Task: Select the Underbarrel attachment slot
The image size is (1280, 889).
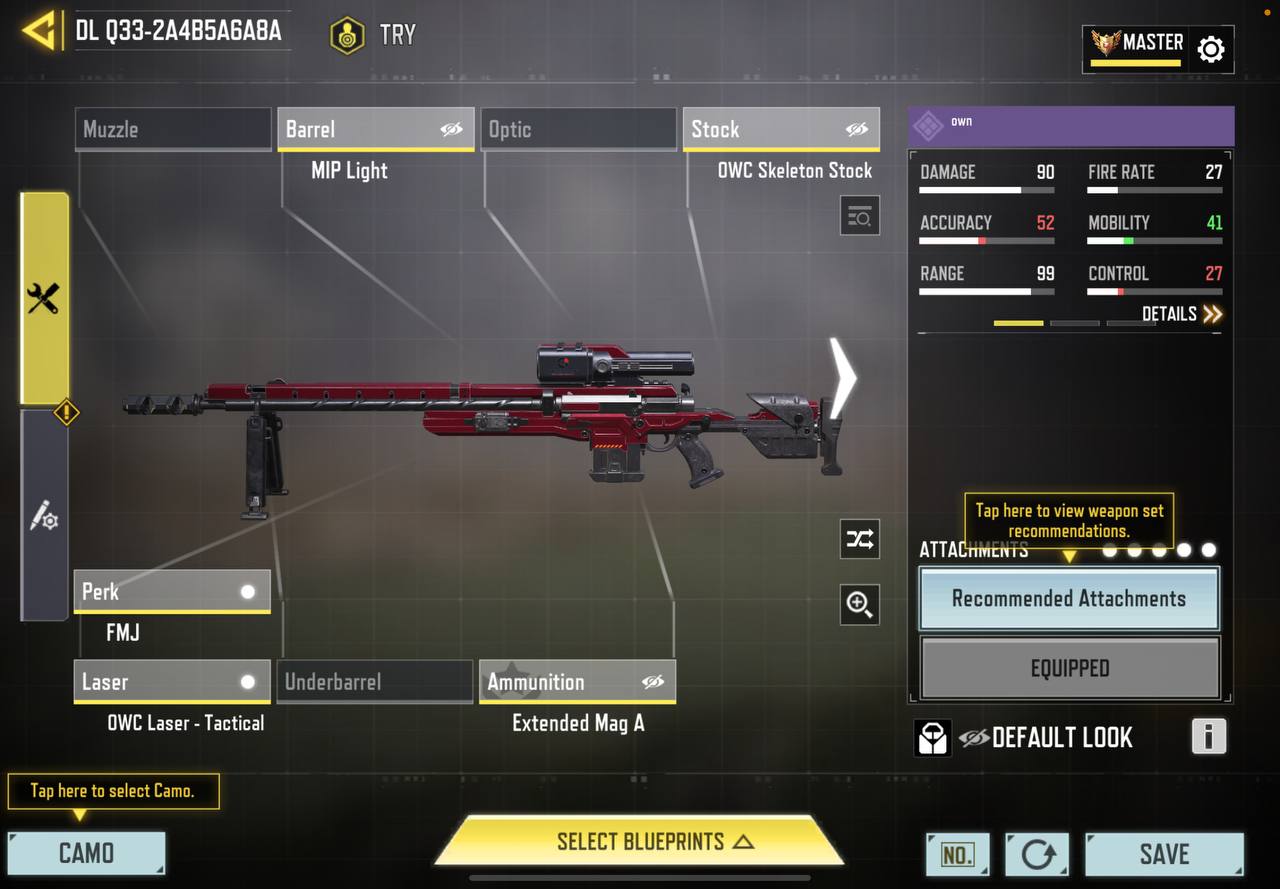Action: point(375,682)
